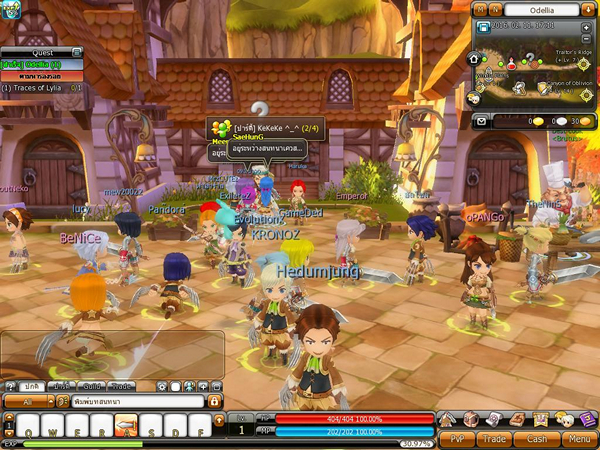Activate the sword skill in slot A
600x450 pixels.
pos(127,427)
